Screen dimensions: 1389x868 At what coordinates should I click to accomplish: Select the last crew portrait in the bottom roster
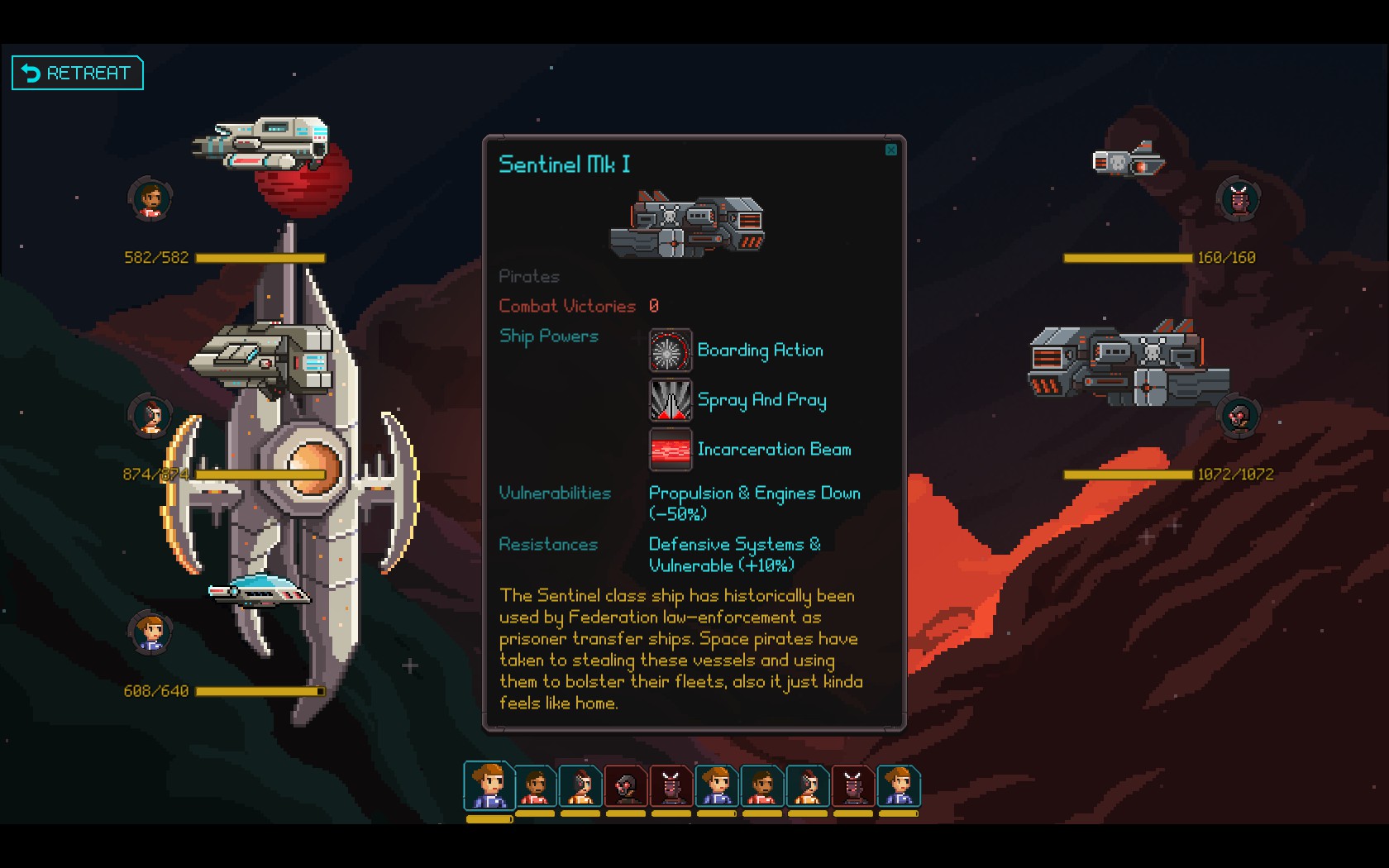[x=899, y=787]
